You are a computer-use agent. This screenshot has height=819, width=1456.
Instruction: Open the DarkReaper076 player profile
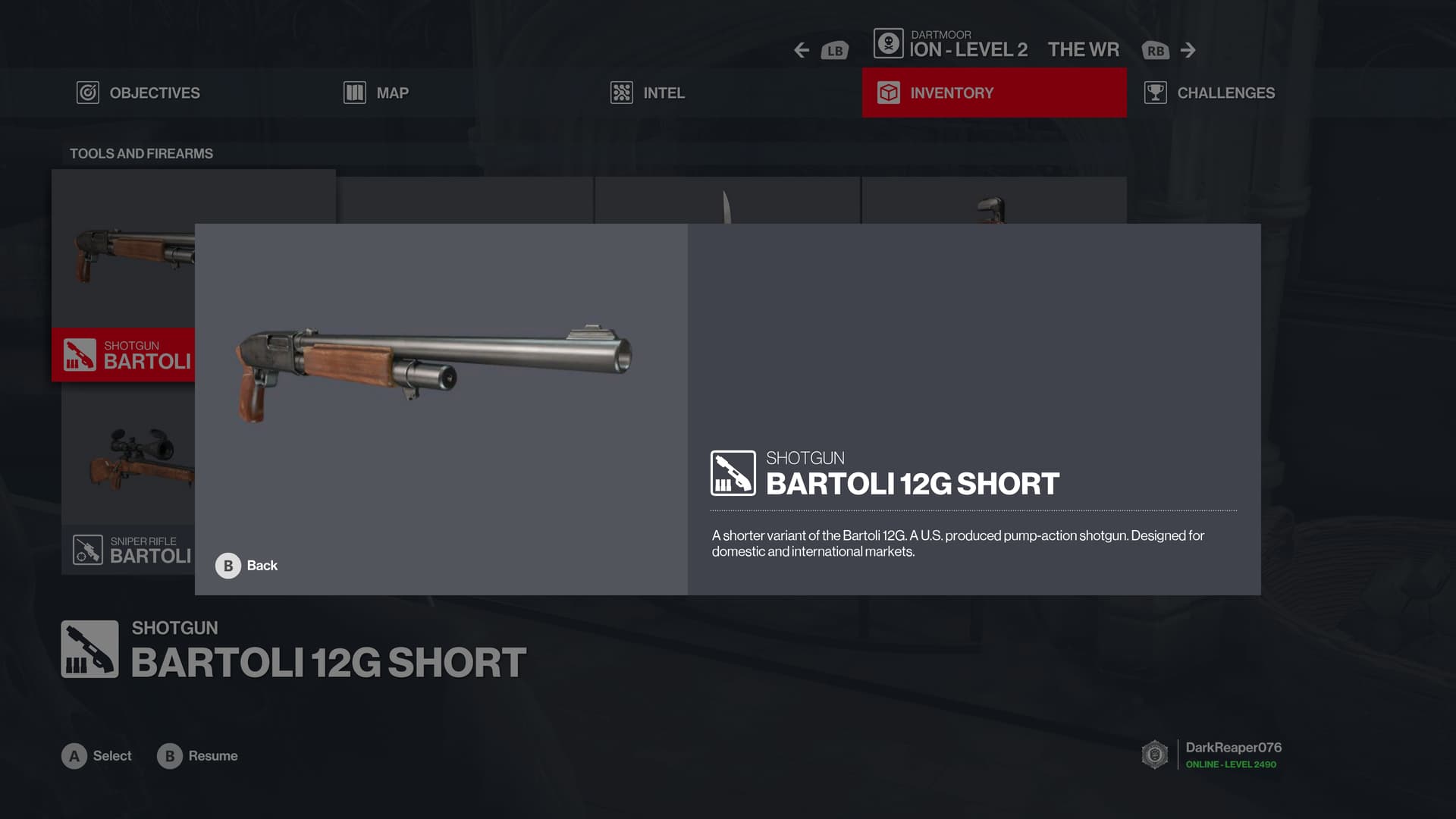(x=1232, y=754)
